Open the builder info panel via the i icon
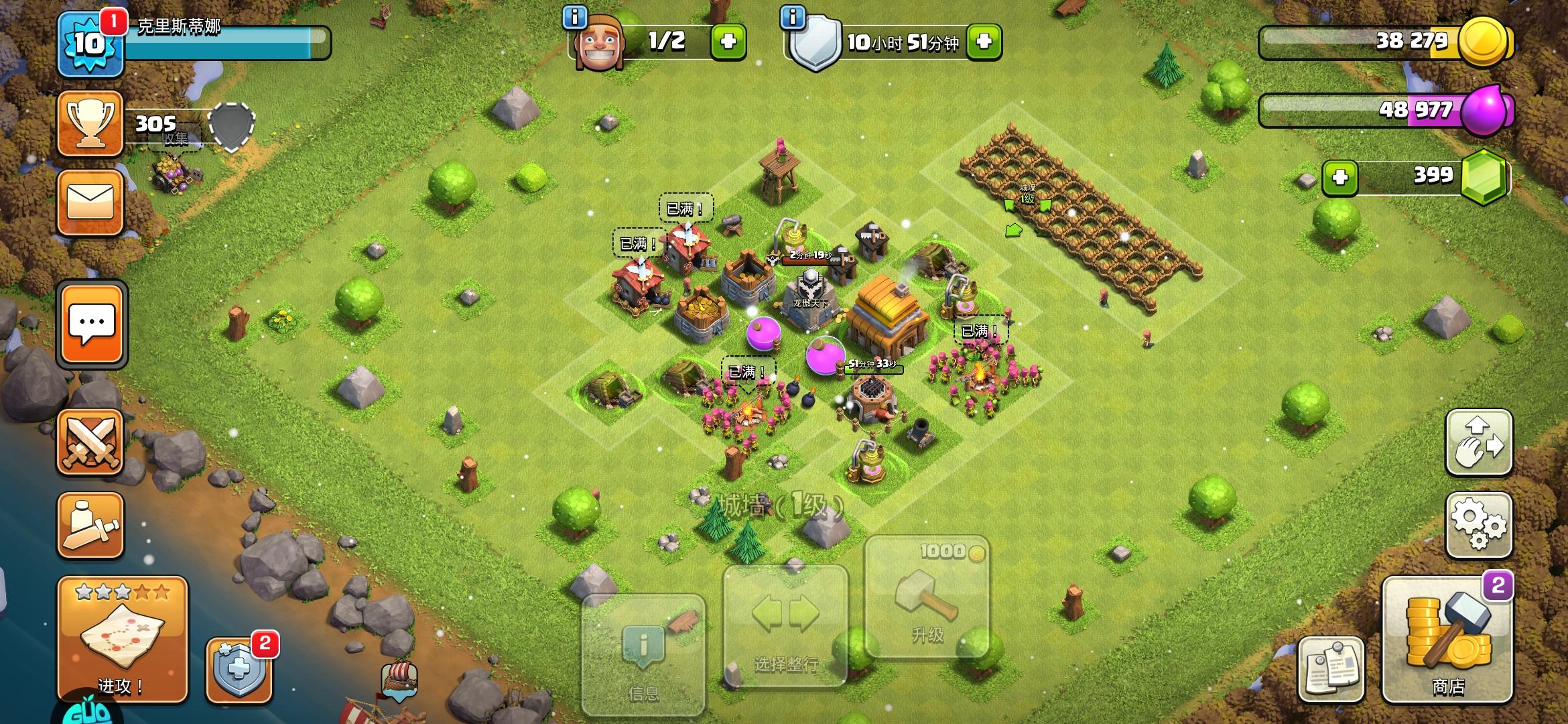1568x724 pixels. (x=575, y=18)
